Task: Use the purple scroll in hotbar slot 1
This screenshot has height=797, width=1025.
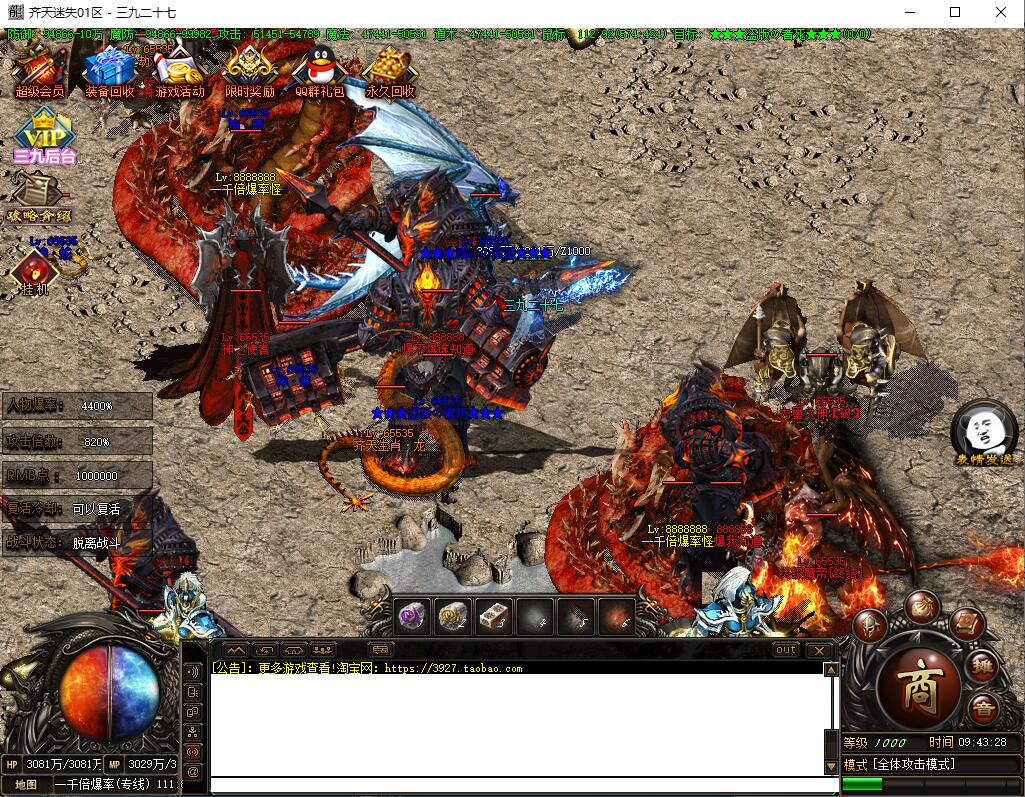Action: tap(412, 615)
